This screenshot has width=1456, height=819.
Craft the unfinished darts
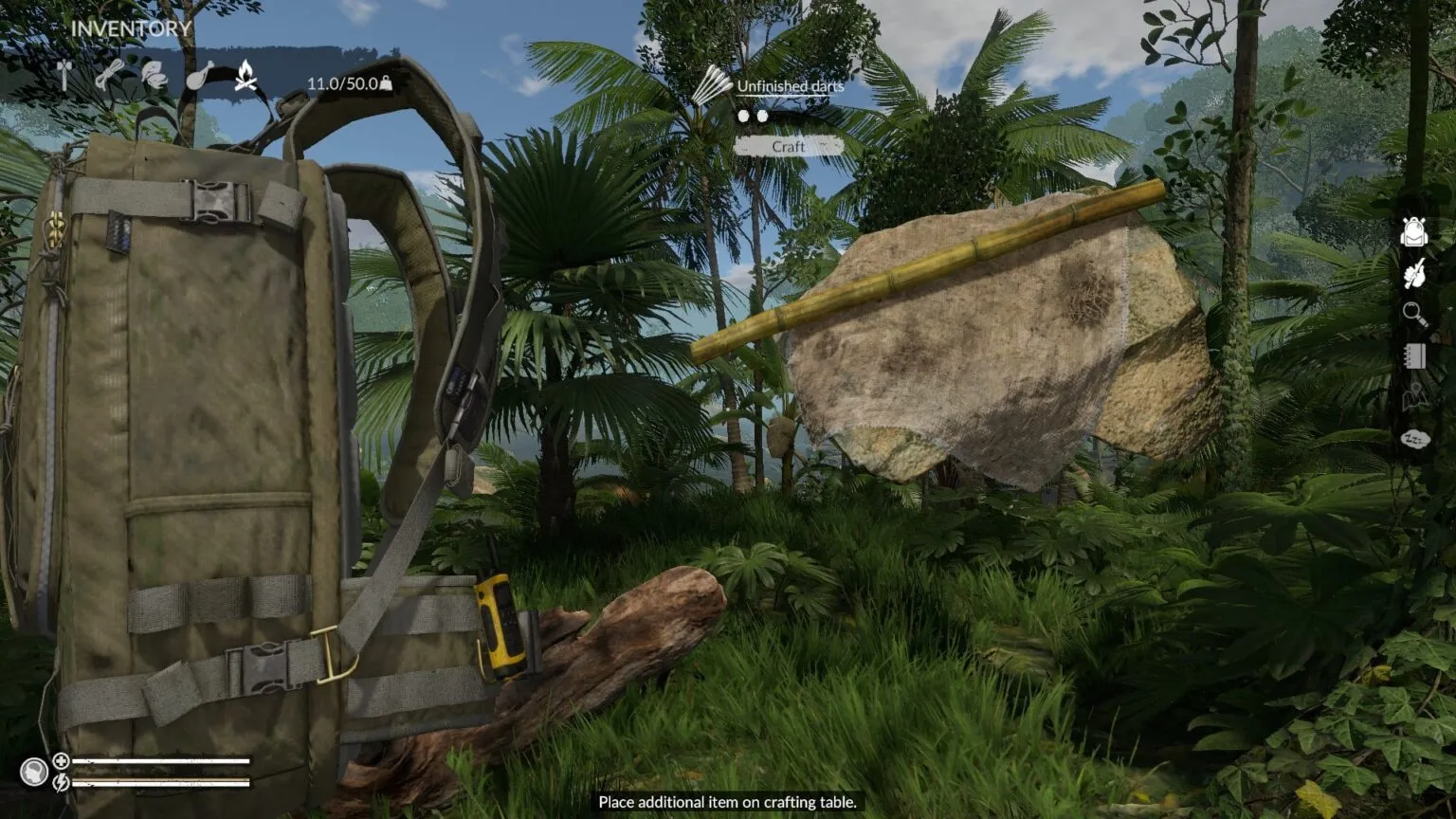coord(788,146)
